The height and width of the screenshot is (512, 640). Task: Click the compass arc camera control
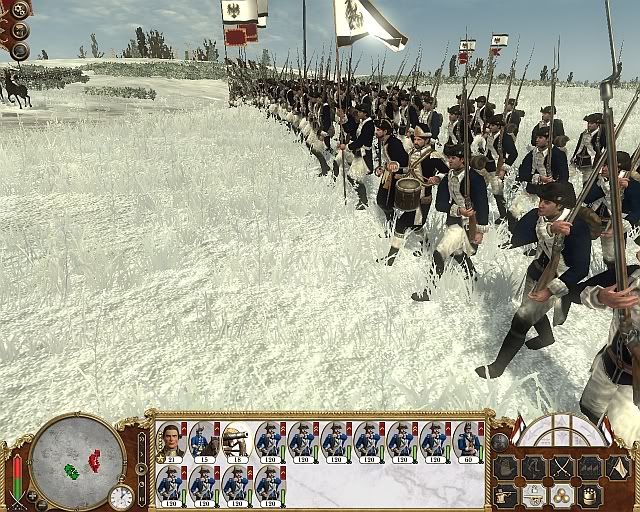pyautogui.click(x=560, y=428)
